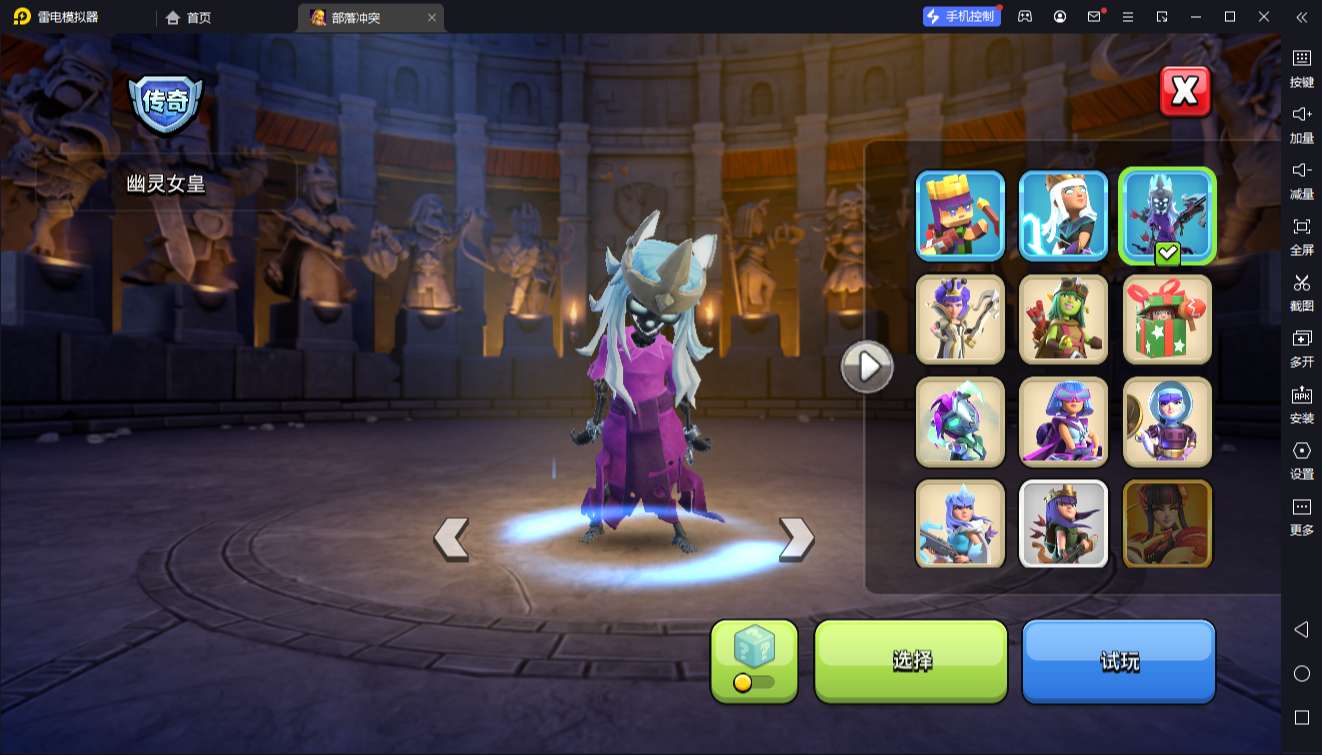Pick the crowned queen in white frame
This screenshot has width=1322, height=755.
pyautogui.click(x=1063, y=524)
